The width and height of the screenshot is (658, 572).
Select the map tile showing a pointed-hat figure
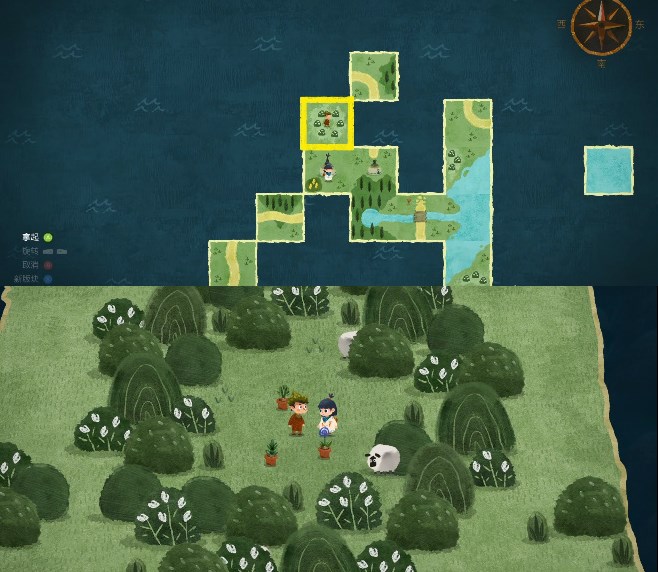pyautogui.click(x=327, y=170)
